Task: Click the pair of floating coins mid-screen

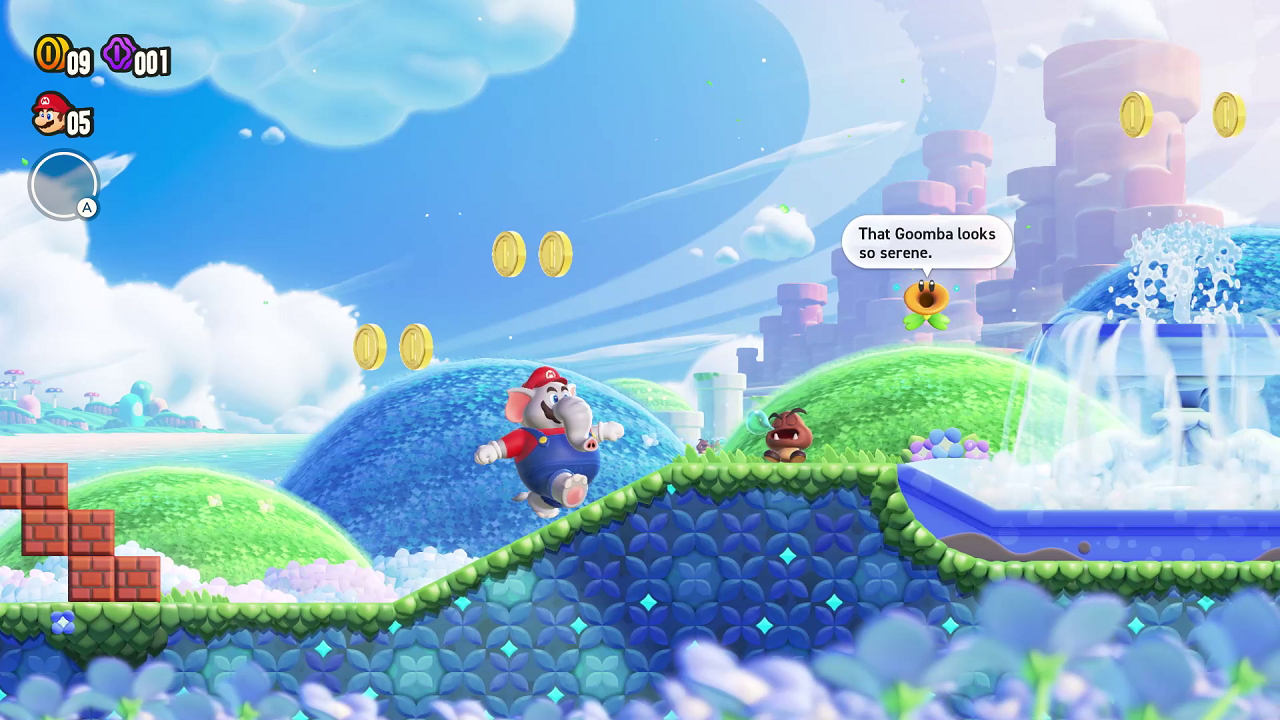Action: point(532,252)
